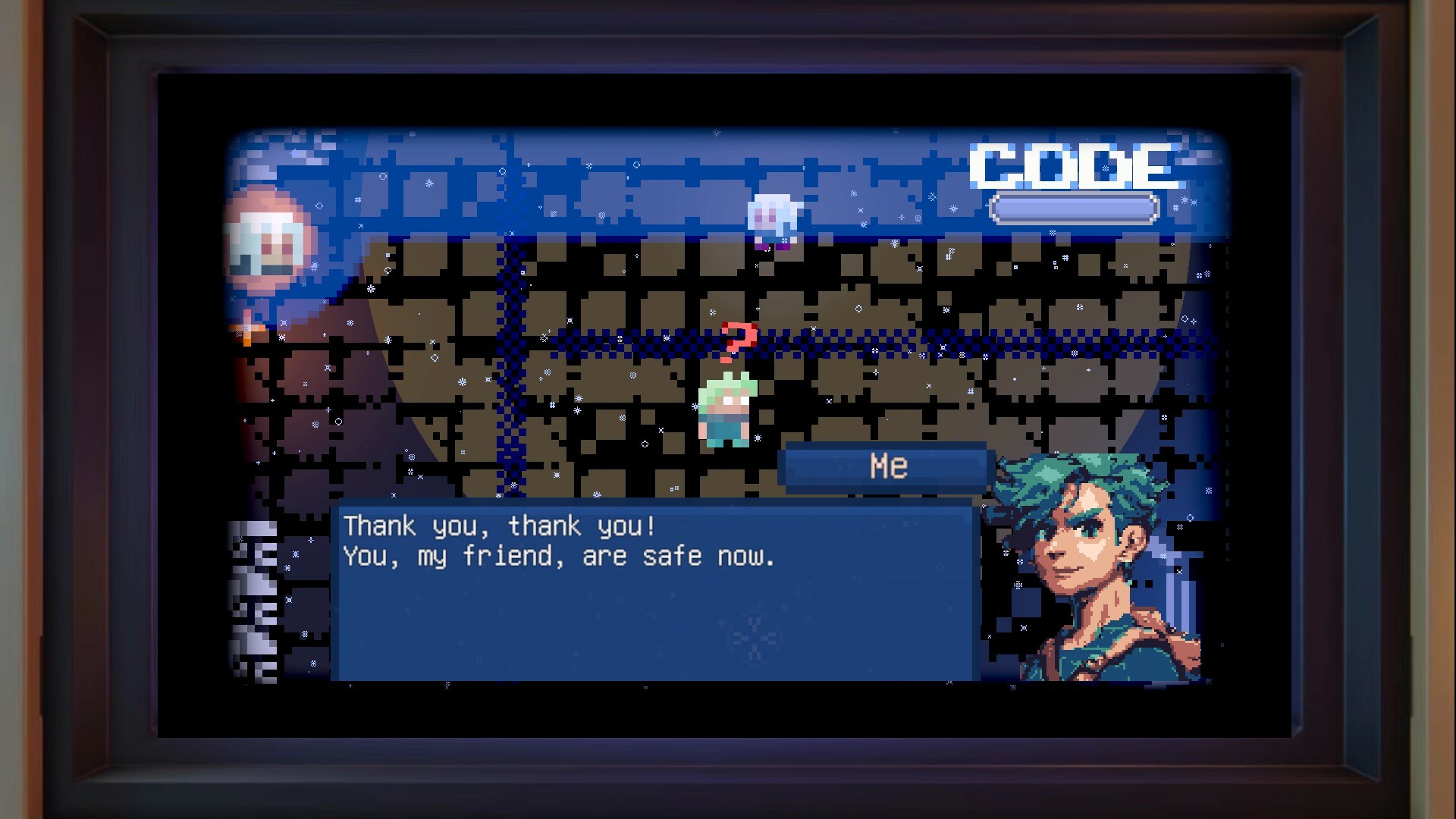Click the ghost sprite near the top wall

coord(773,216)
